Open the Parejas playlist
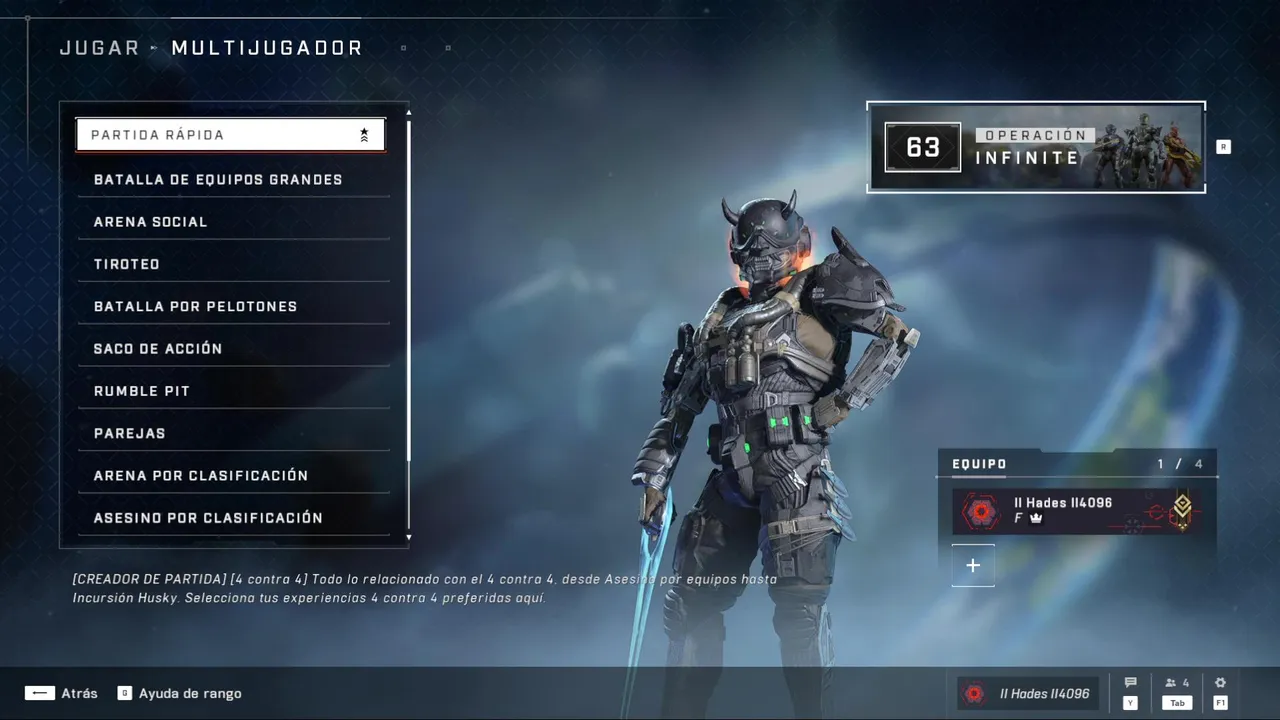Screen dimensions: 1280x720 234,433
